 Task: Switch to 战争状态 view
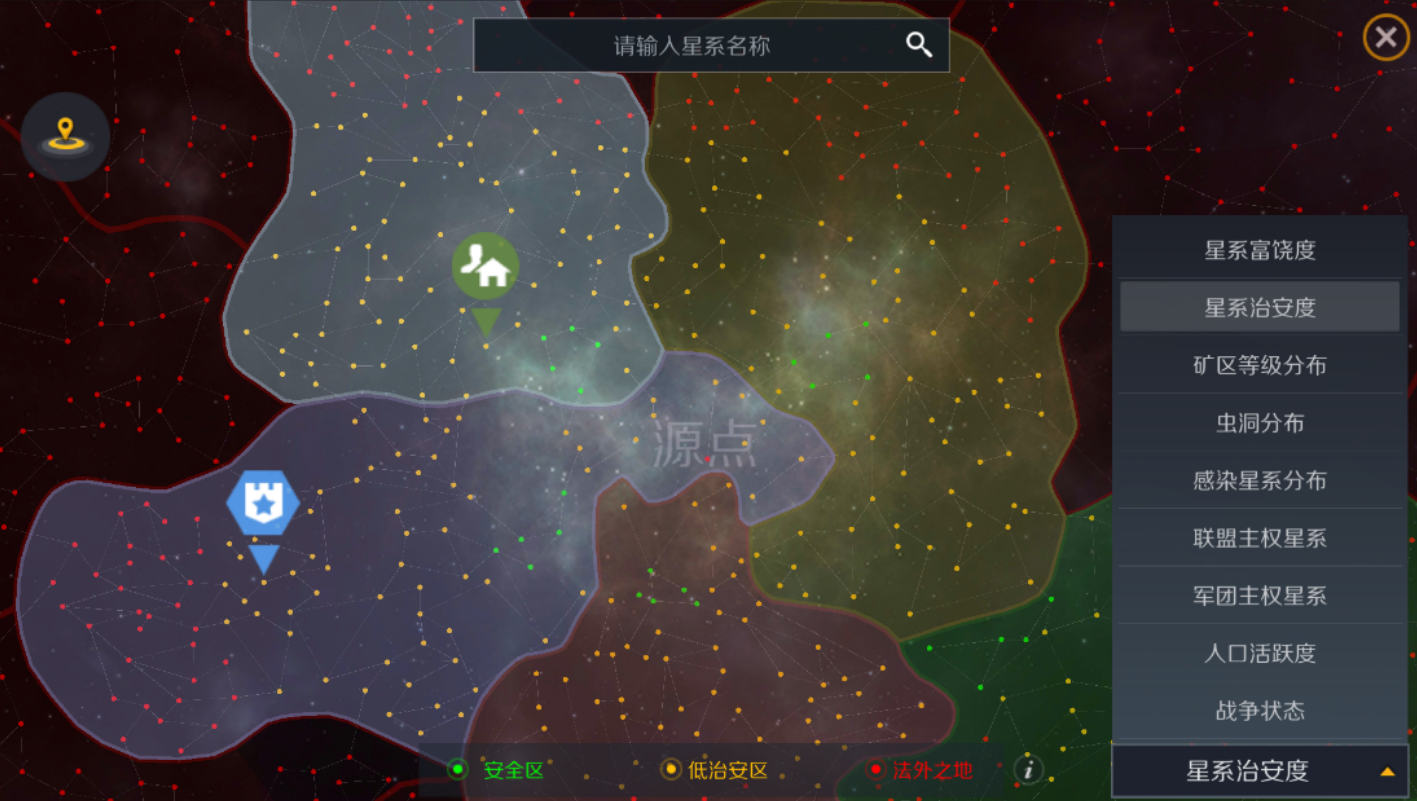tap(1259, 711)
